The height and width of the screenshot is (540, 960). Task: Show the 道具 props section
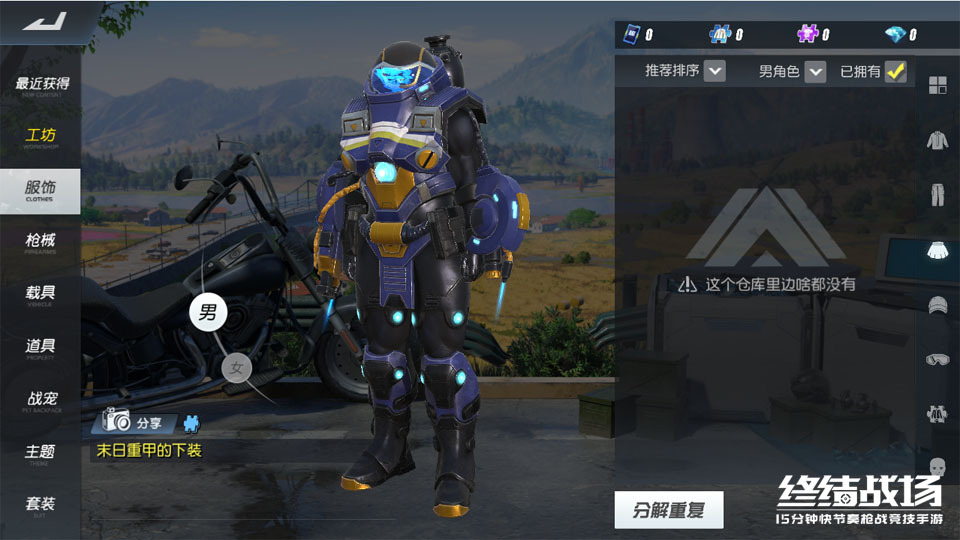[x=41, y=348]
